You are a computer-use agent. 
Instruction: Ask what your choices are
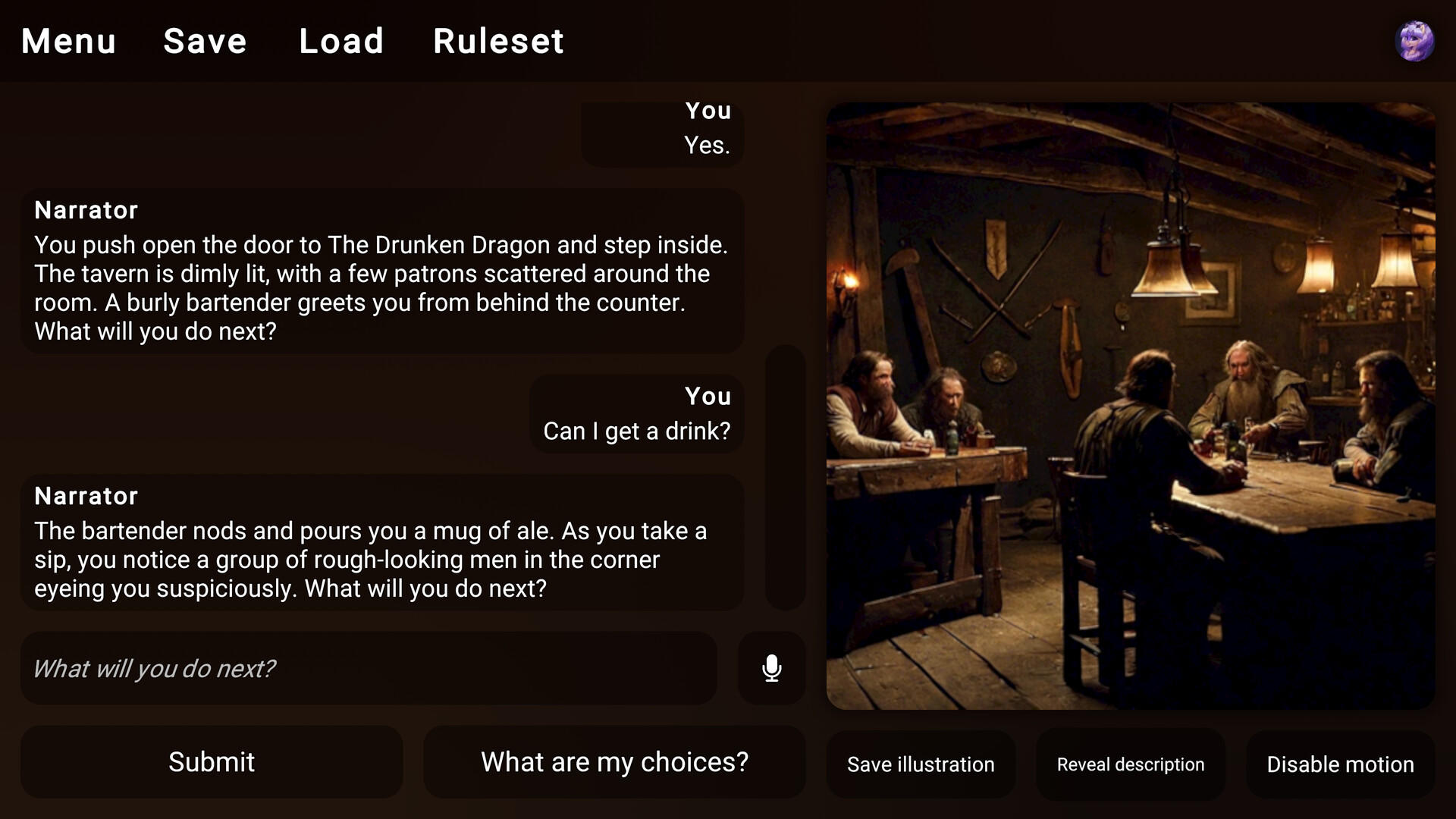613,761
